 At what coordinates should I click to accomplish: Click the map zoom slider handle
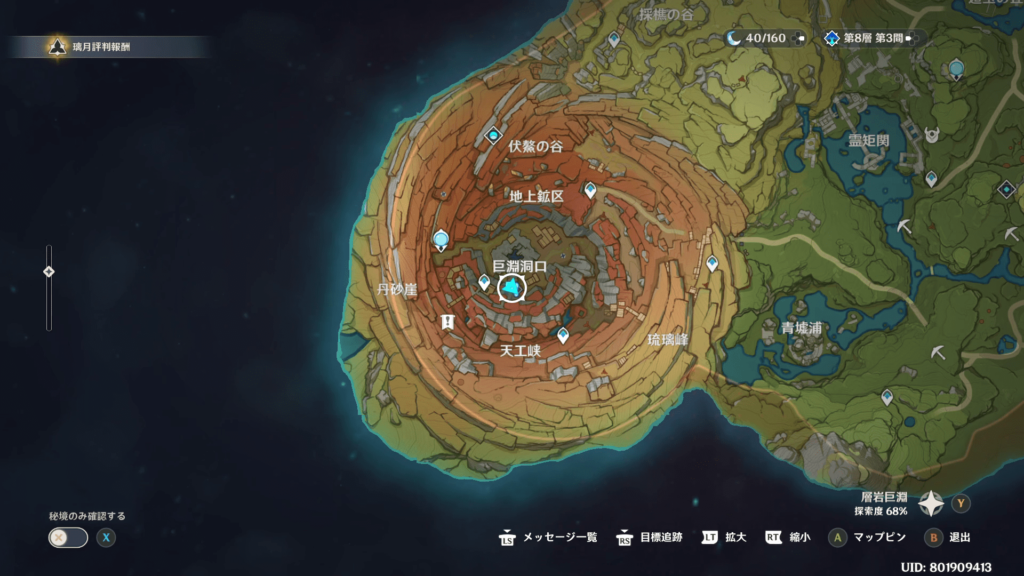pyautogui.click(x=48, y=272)
